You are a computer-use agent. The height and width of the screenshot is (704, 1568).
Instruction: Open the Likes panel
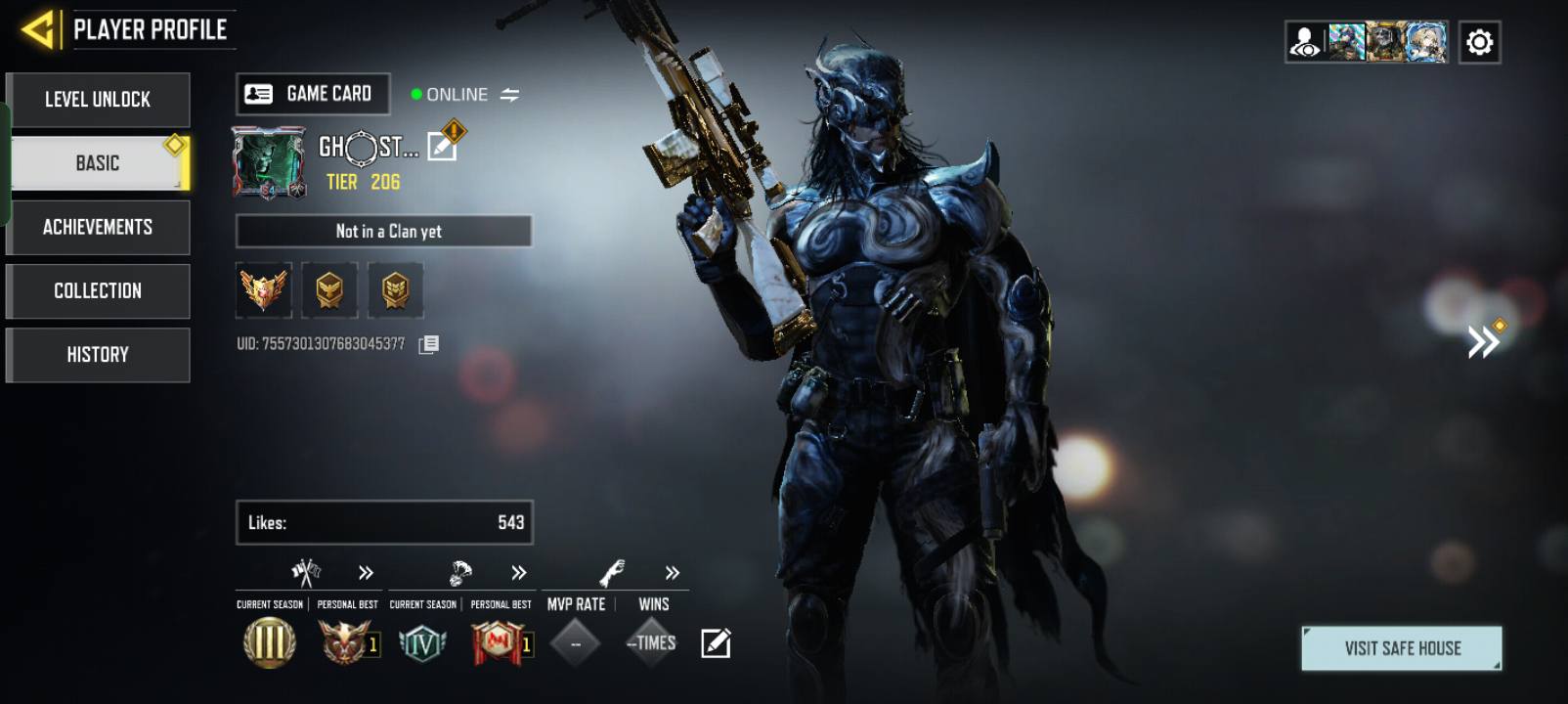coord(384,522)
